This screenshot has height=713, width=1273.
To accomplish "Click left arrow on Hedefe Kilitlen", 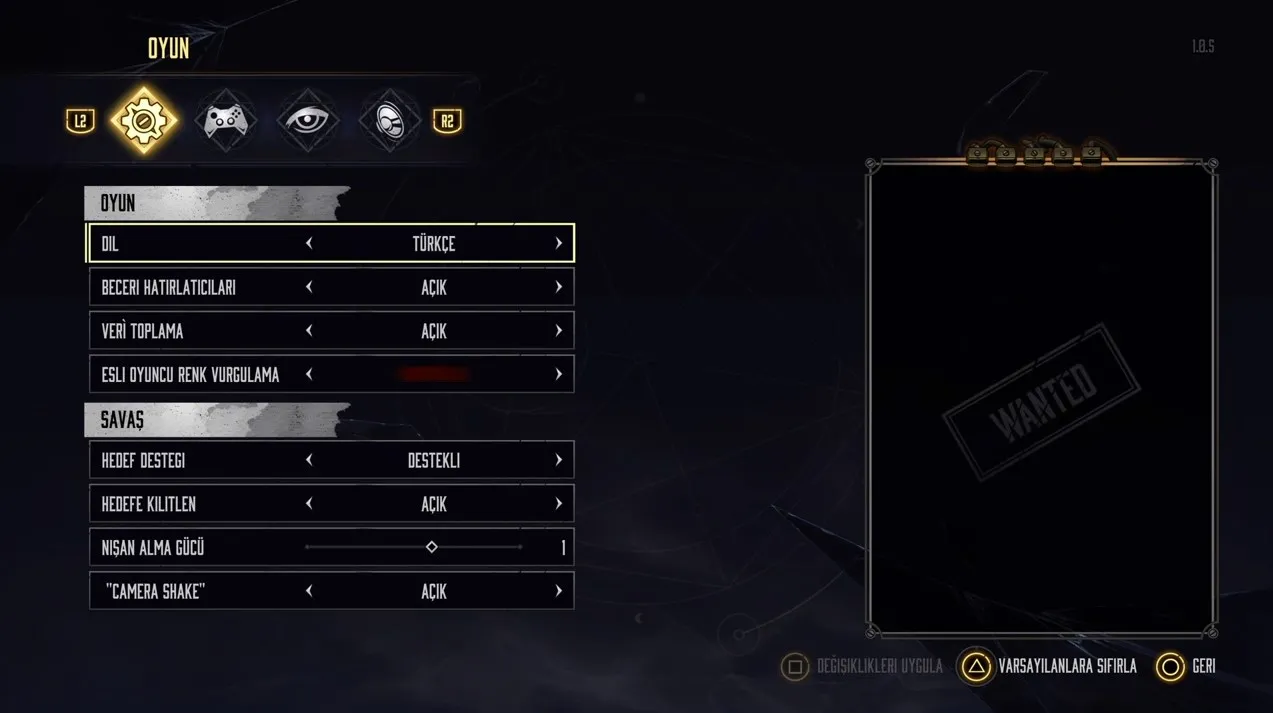I will pos(309,505).
